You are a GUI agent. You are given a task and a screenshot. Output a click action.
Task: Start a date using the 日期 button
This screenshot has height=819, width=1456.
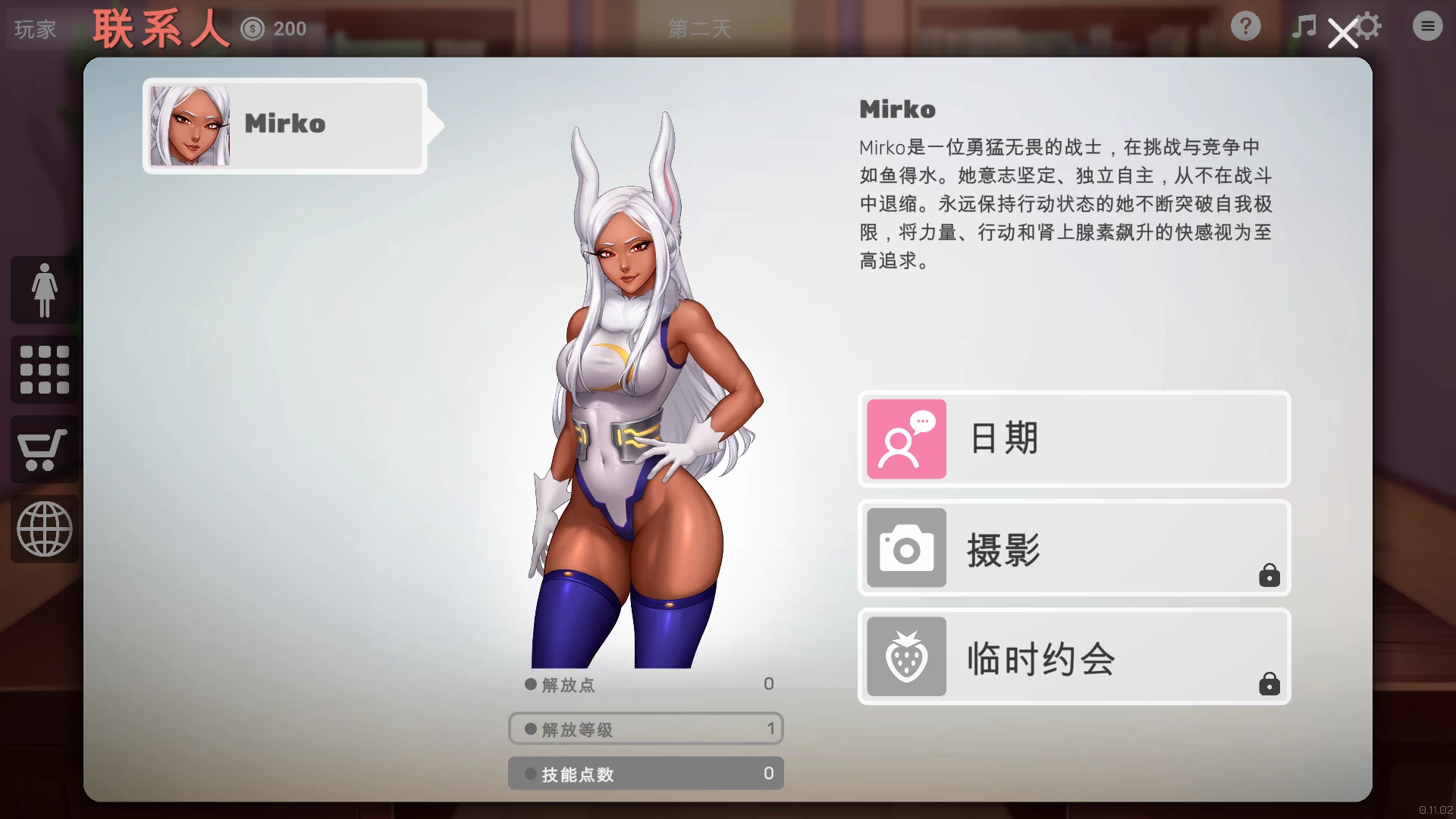point(1073,438)
